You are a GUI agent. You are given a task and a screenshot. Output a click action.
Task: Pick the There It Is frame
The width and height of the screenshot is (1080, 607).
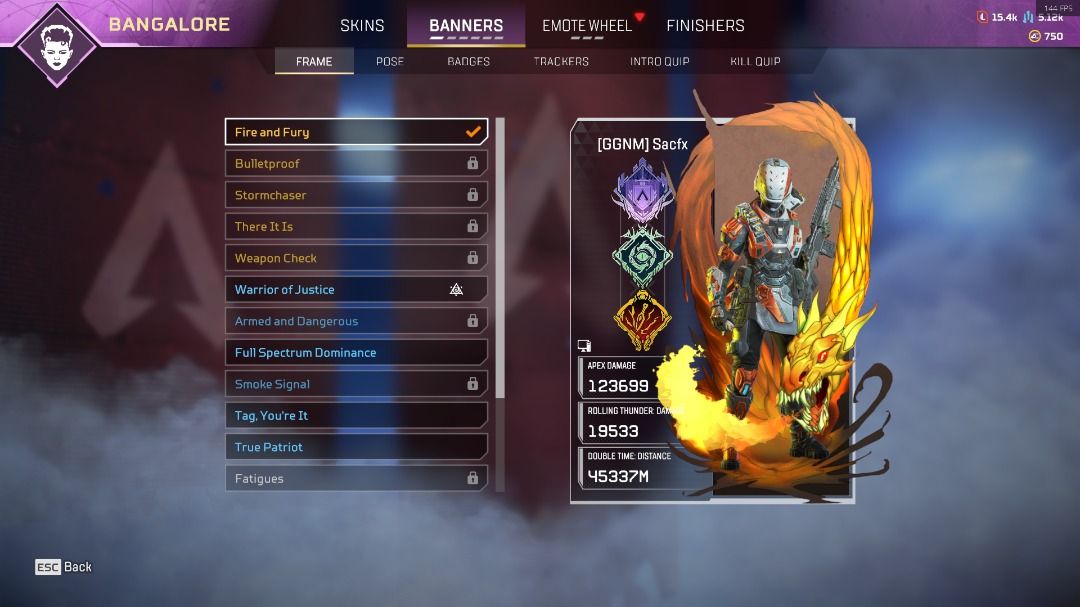click(356, 227)
